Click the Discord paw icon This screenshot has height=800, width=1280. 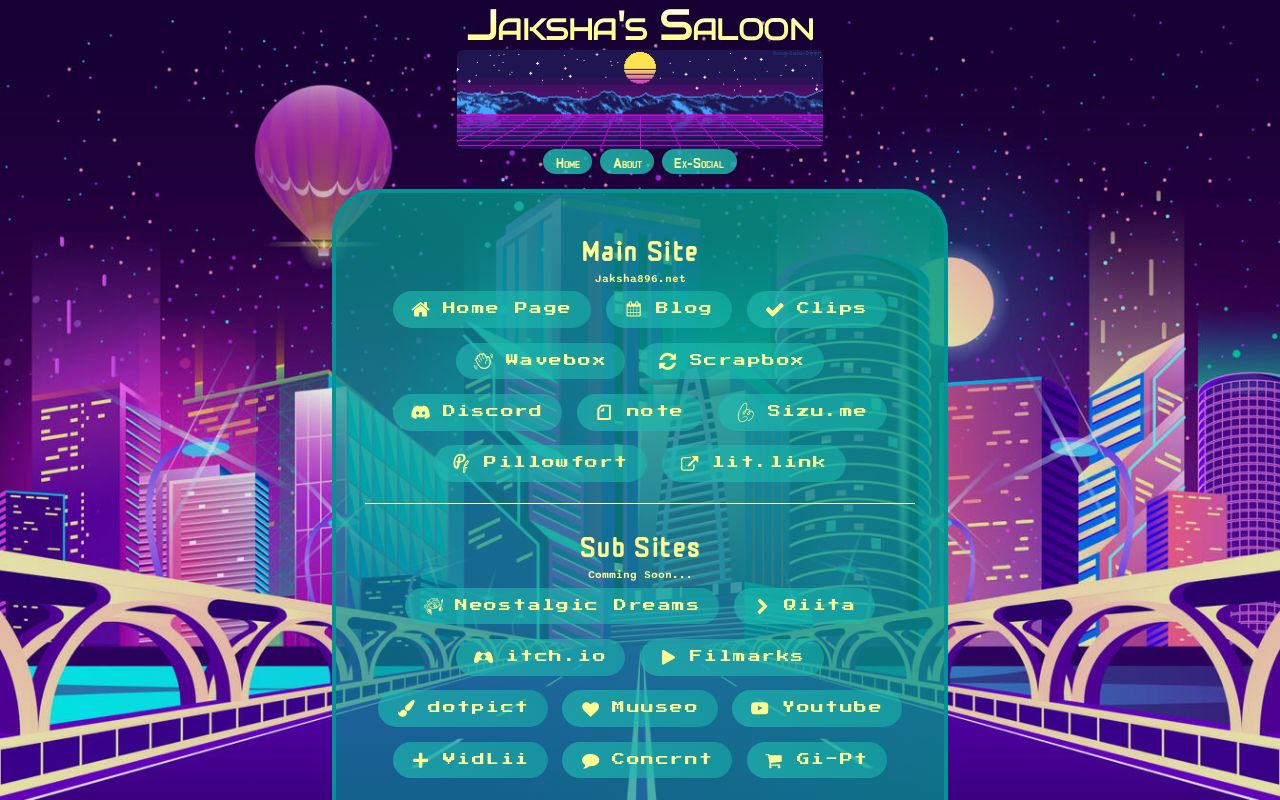[421, 411]
